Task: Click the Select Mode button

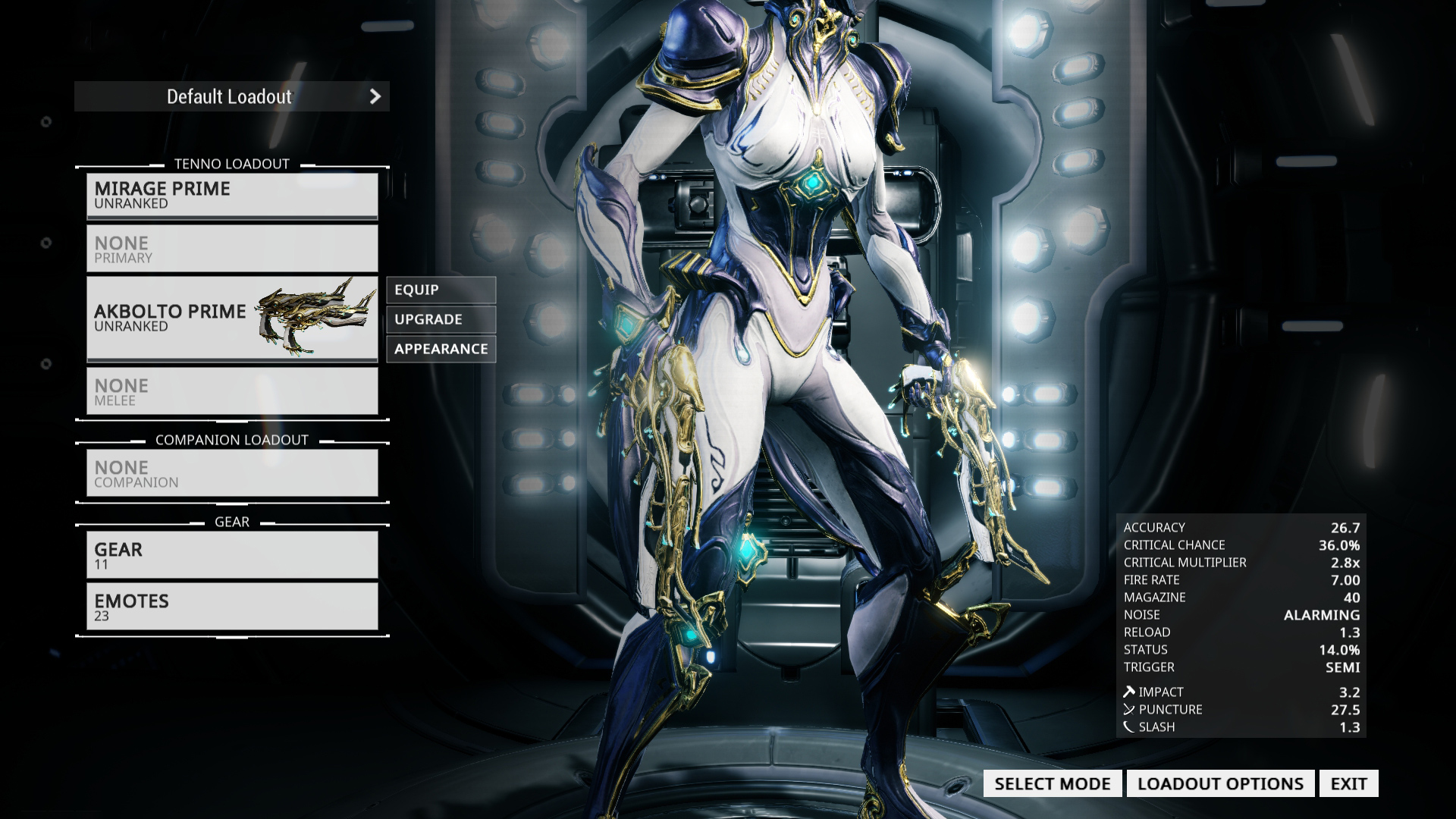Action: (x=1052, y=783)
